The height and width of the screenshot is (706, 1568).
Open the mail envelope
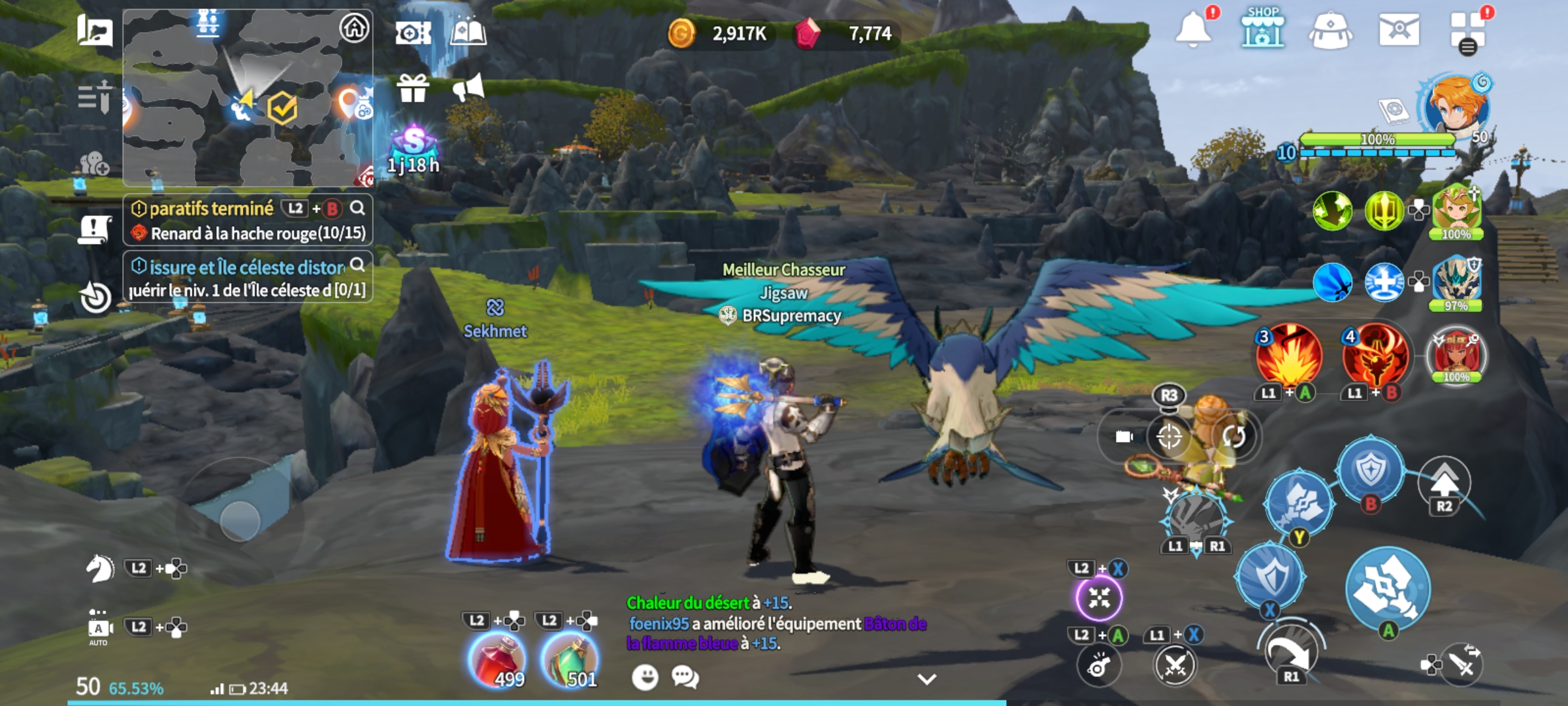click(x=1399, y=30)
